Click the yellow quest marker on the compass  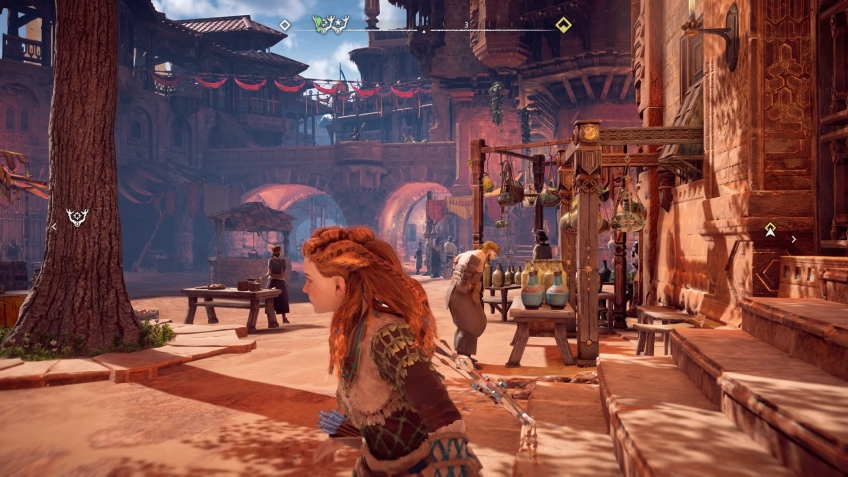(x=563, y=24)
